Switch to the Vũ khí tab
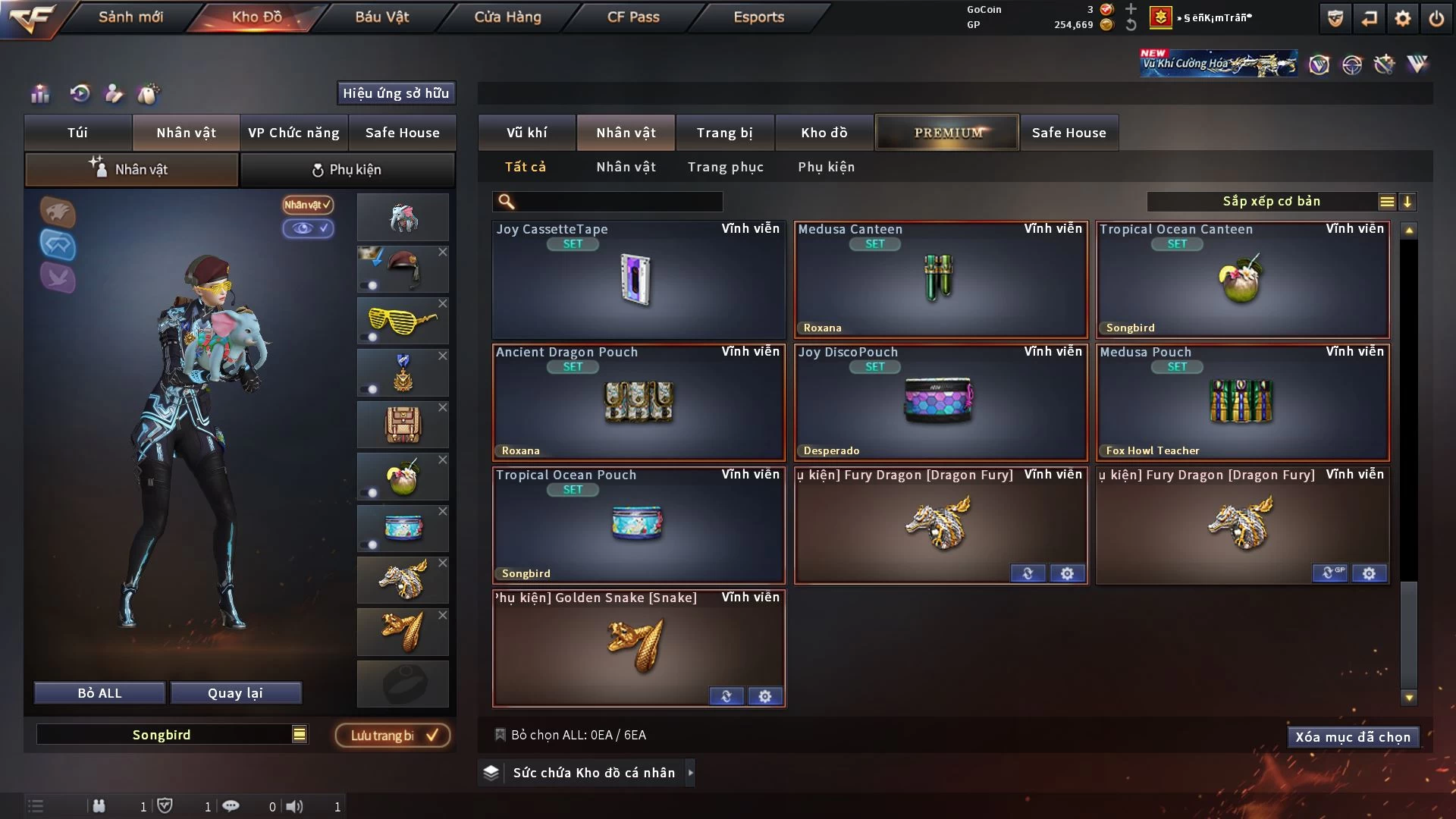 [526, 133]
